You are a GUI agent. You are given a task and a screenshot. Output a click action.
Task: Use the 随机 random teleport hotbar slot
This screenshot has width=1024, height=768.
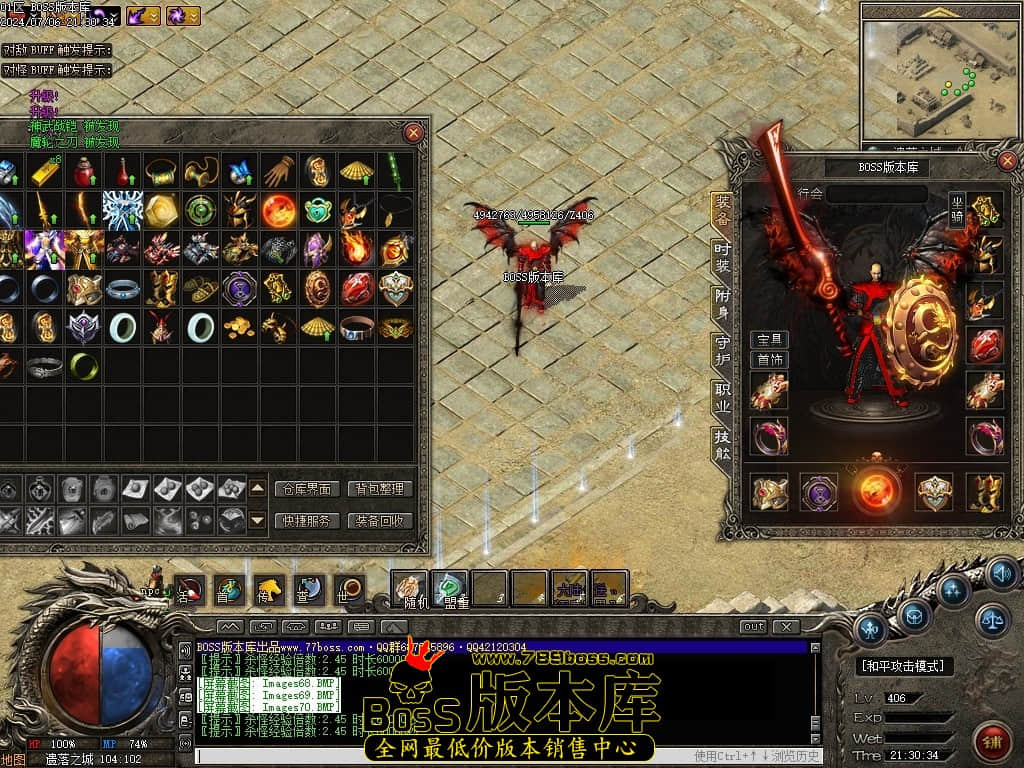click(409, 589)
